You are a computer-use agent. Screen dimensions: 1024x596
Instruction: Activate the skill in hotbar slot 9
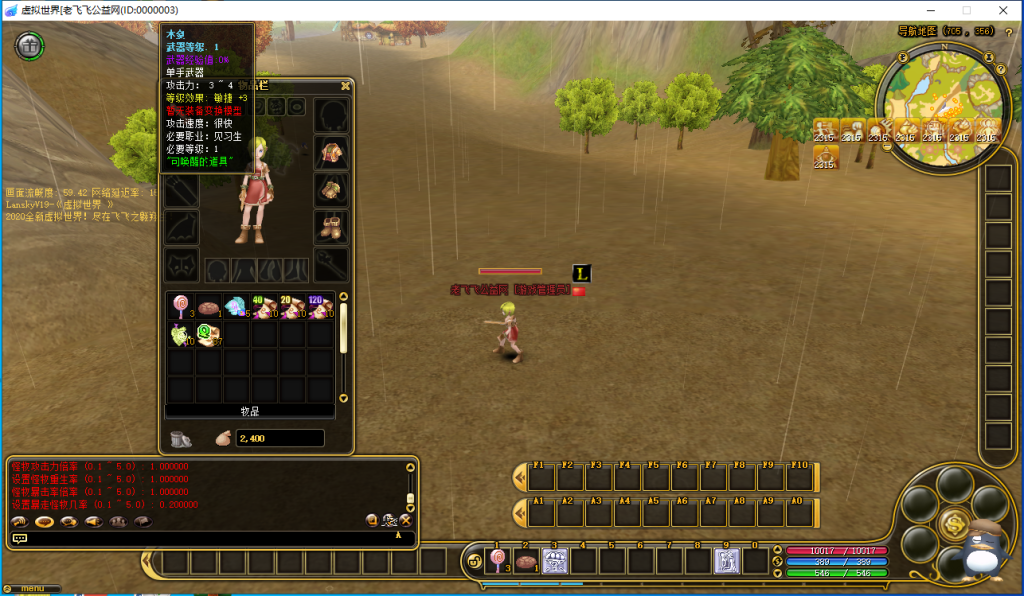pyautogui.click(x=726, y=561)
